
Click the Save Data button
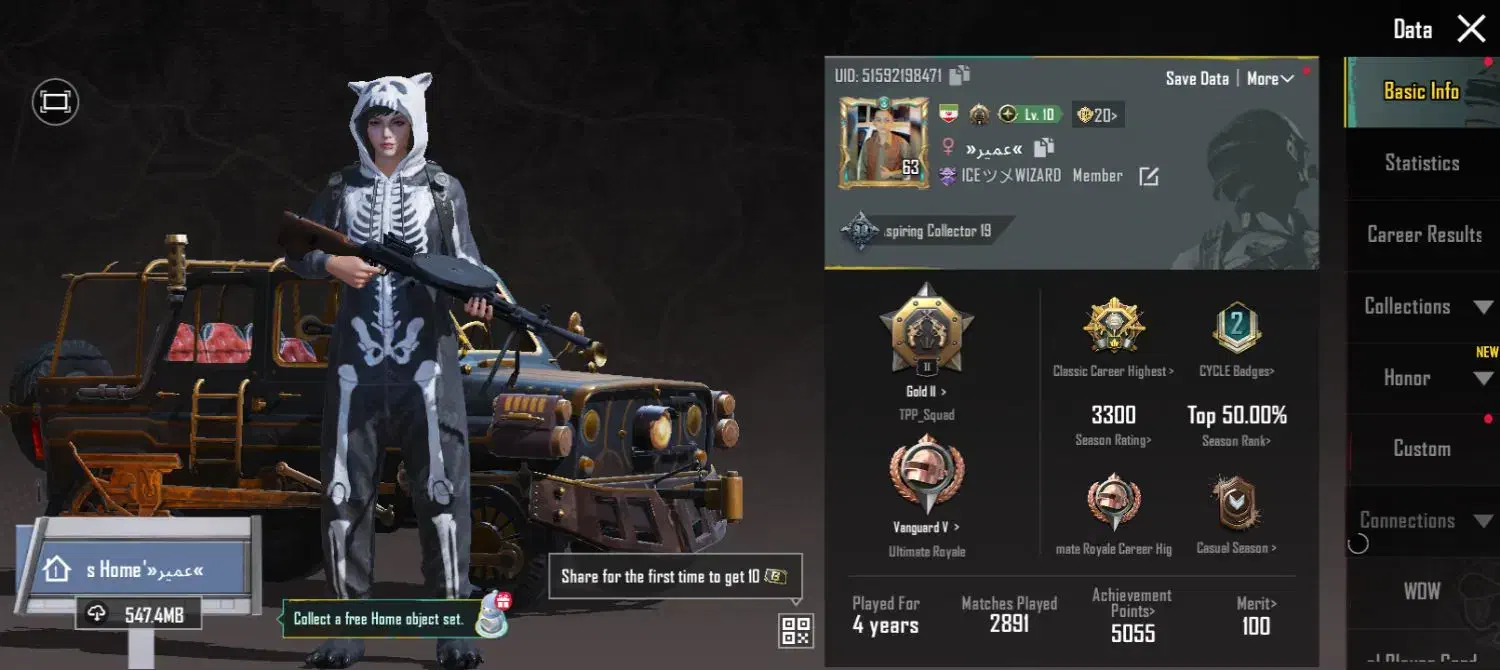(x=1197, y=78)
